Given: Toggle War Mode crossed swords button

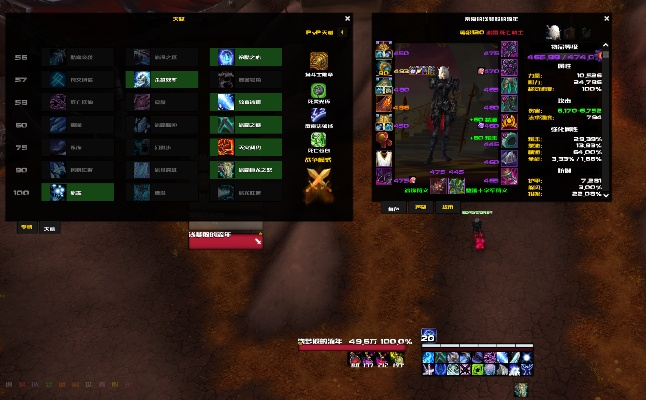Looking at the screenshot, I should click(x=319, y=181).
